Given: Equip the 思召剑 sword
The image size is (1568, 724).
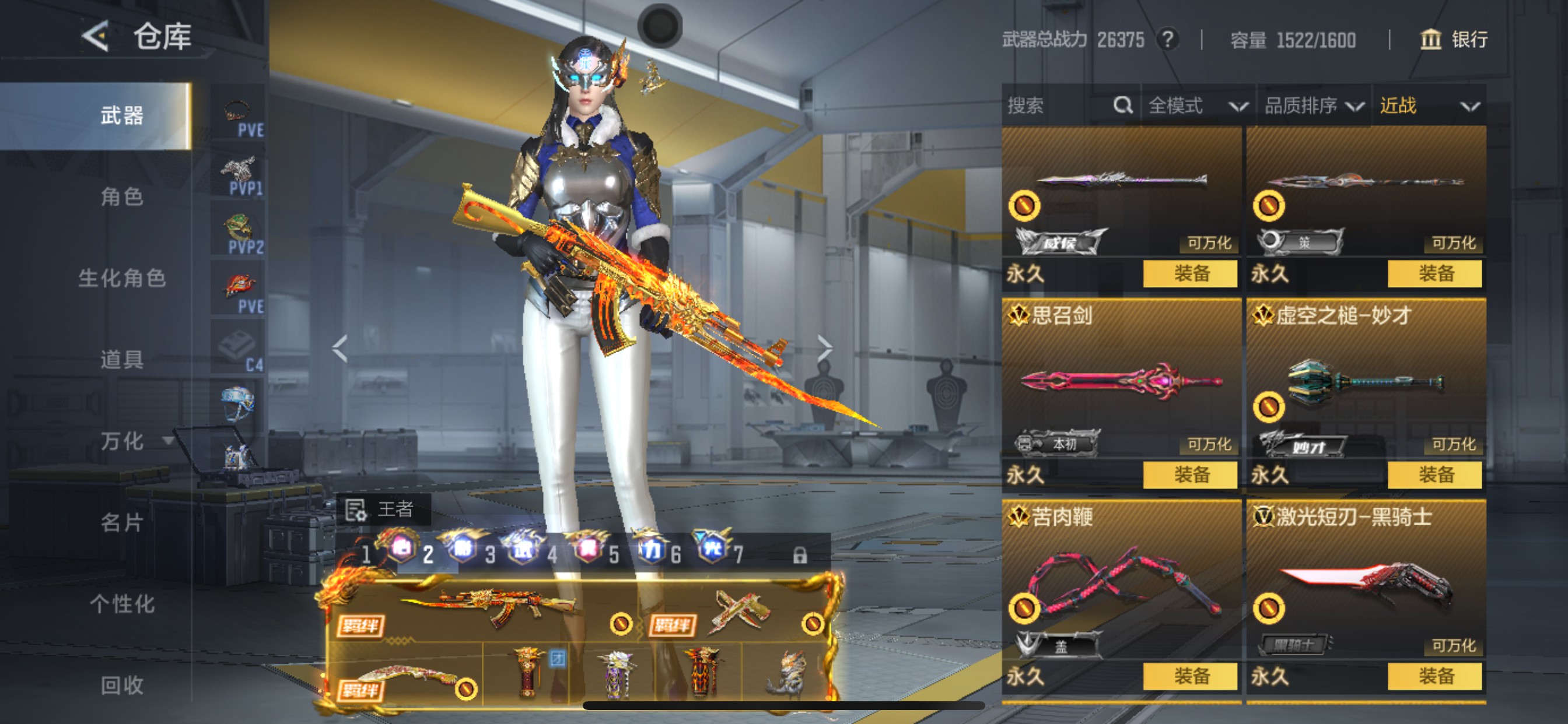Looking at the screenshot, I should 1190,475.
